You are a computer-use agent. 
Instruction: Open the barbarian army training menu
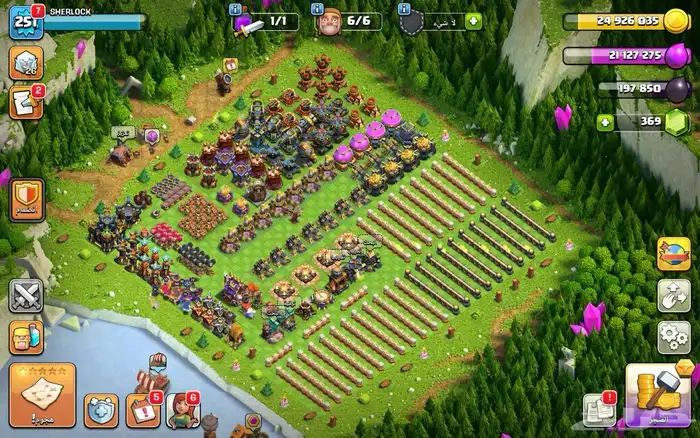pyautogui.click(x=25, y=336)
